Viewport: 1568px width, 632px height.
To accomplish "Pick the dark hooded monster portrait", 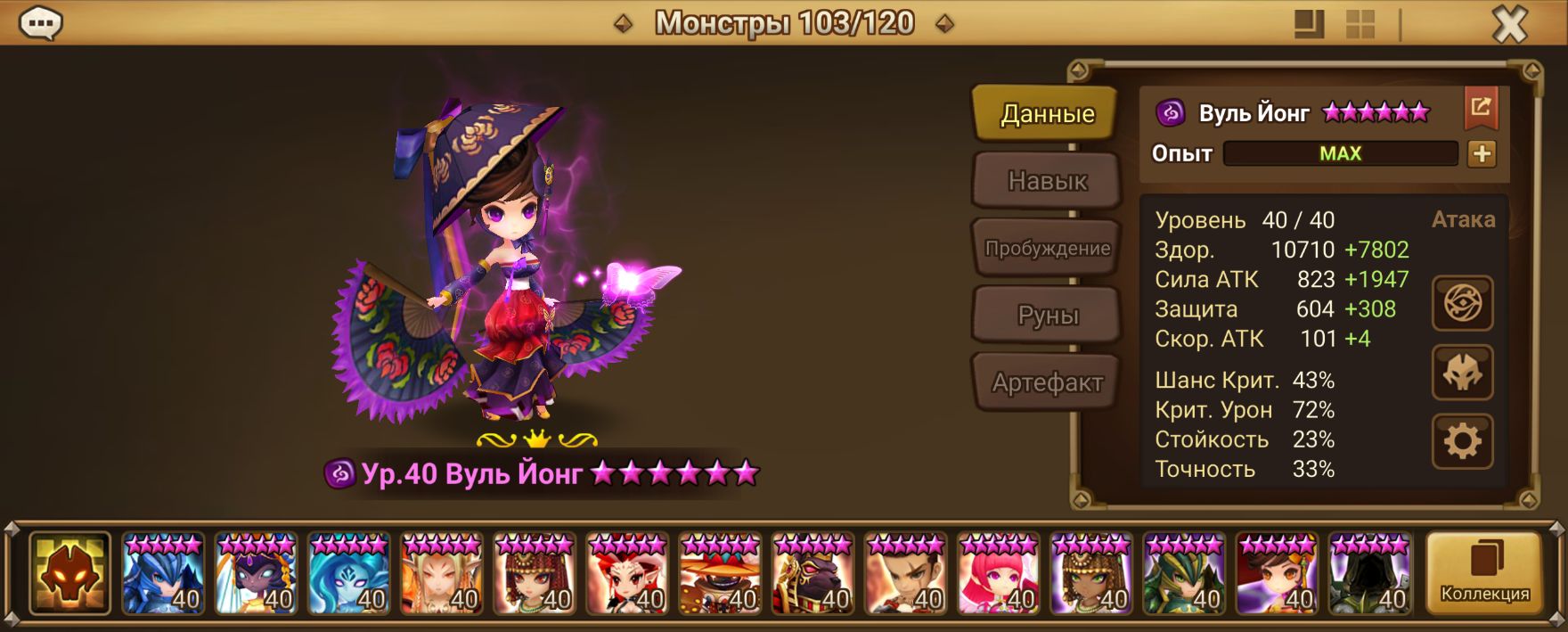I will pos(1369,573).
